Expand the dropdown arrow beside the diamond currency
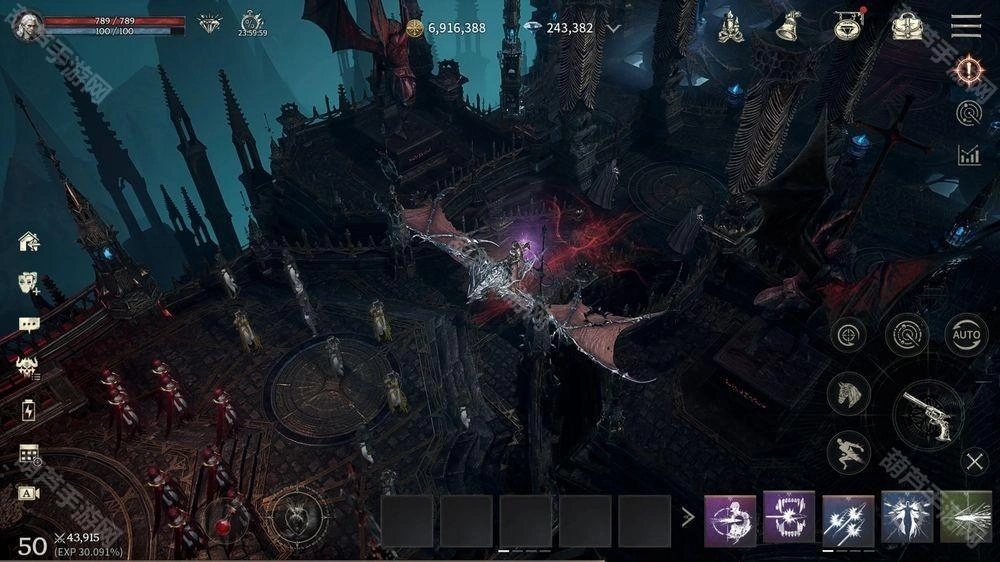The width and height of the screenshot is (1000, 562). coord(614,28)
